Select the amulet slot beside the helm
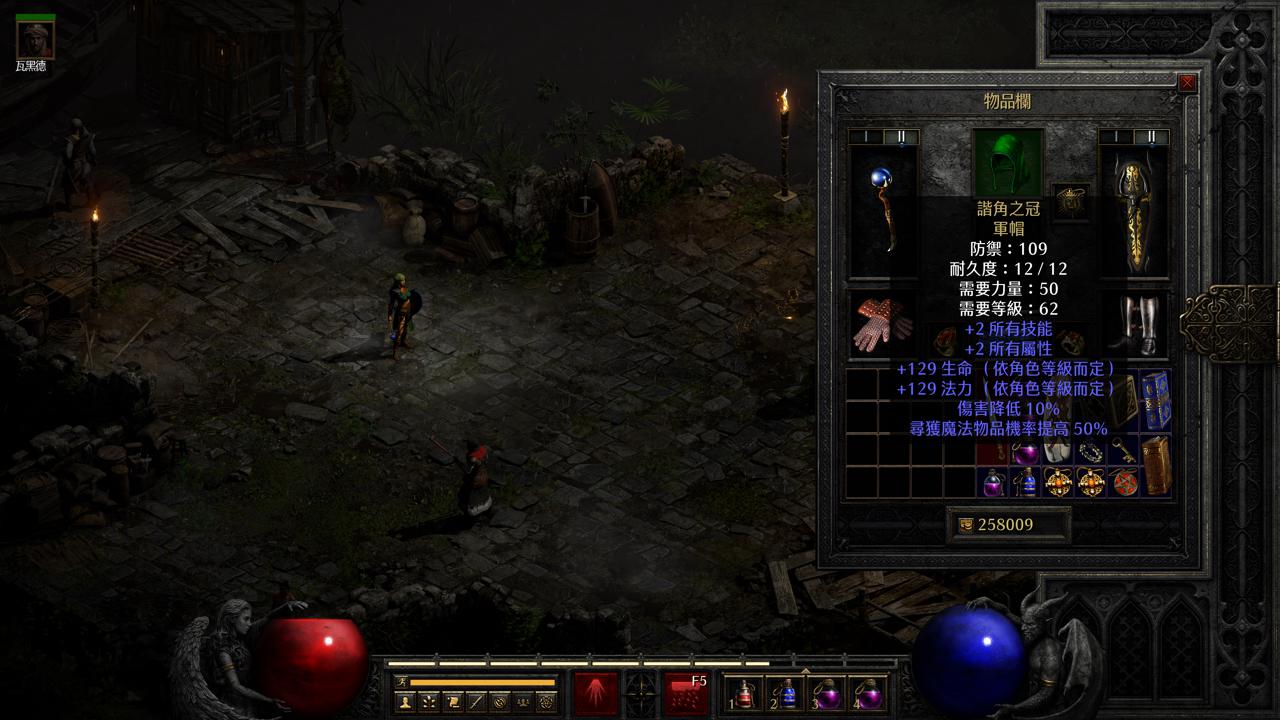Screen dimensions: 1280x720 coord(1072,200)
